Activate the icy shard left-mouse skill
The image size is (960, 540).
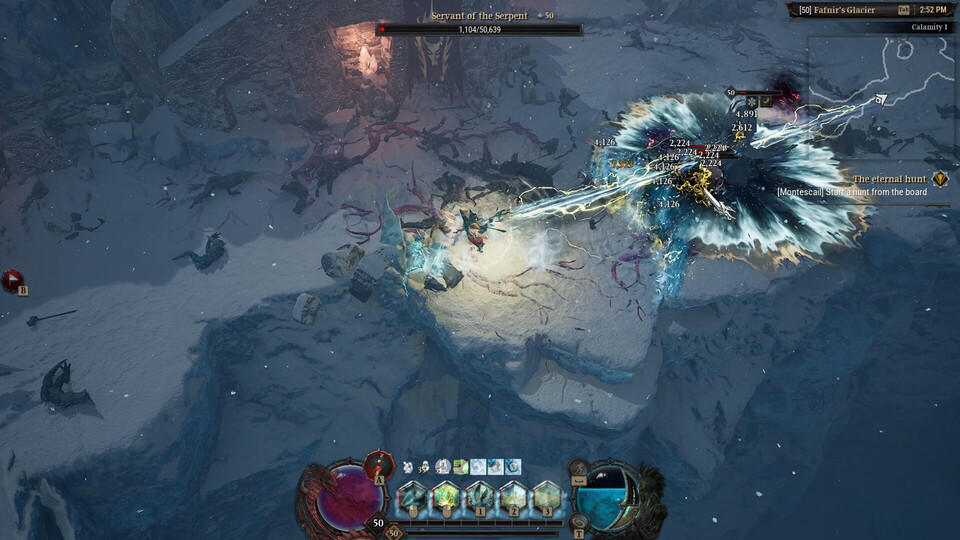point(413,496)
